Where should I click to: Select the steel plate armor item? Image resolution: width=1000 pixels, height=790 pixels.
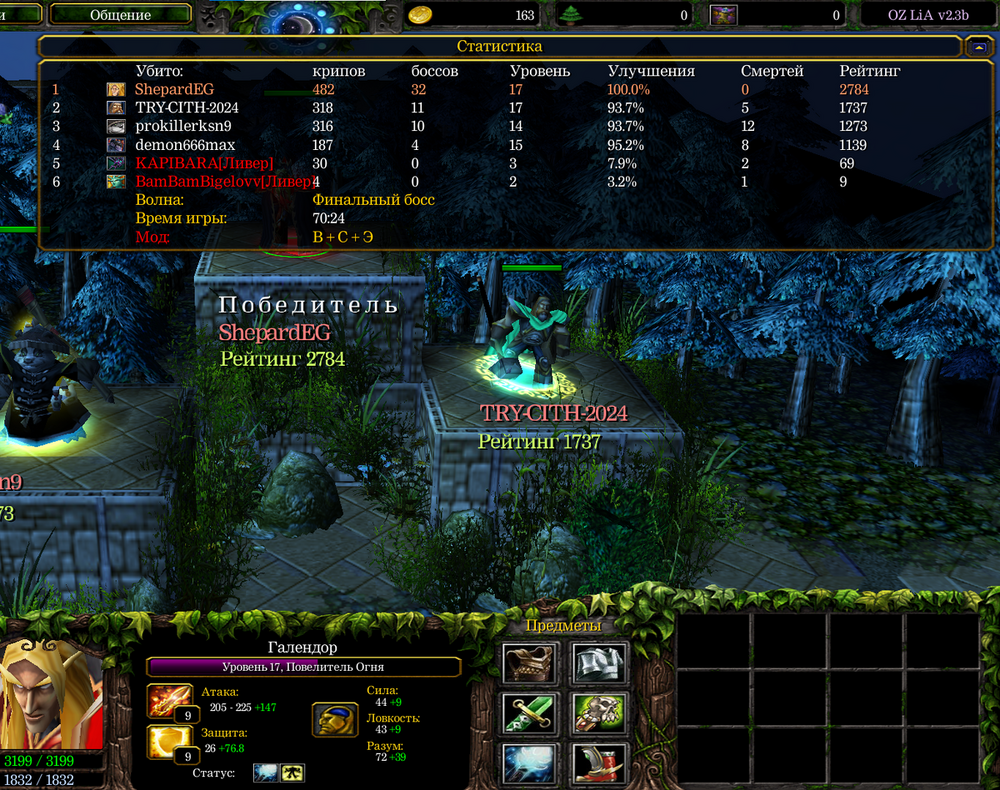point(599,662)
